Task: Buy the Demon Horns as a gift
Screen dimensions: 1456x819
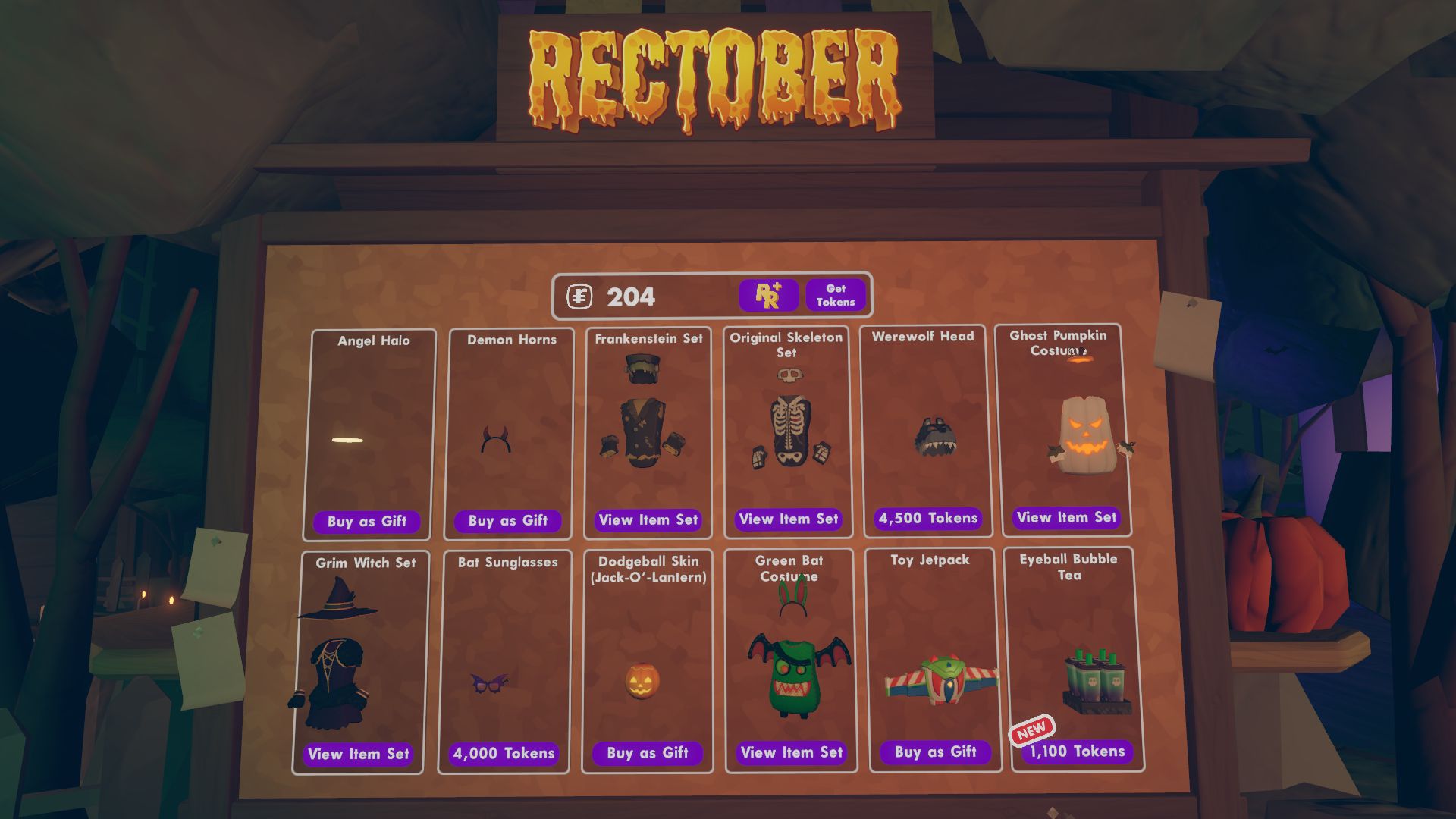Action: [x=507, y=522]
